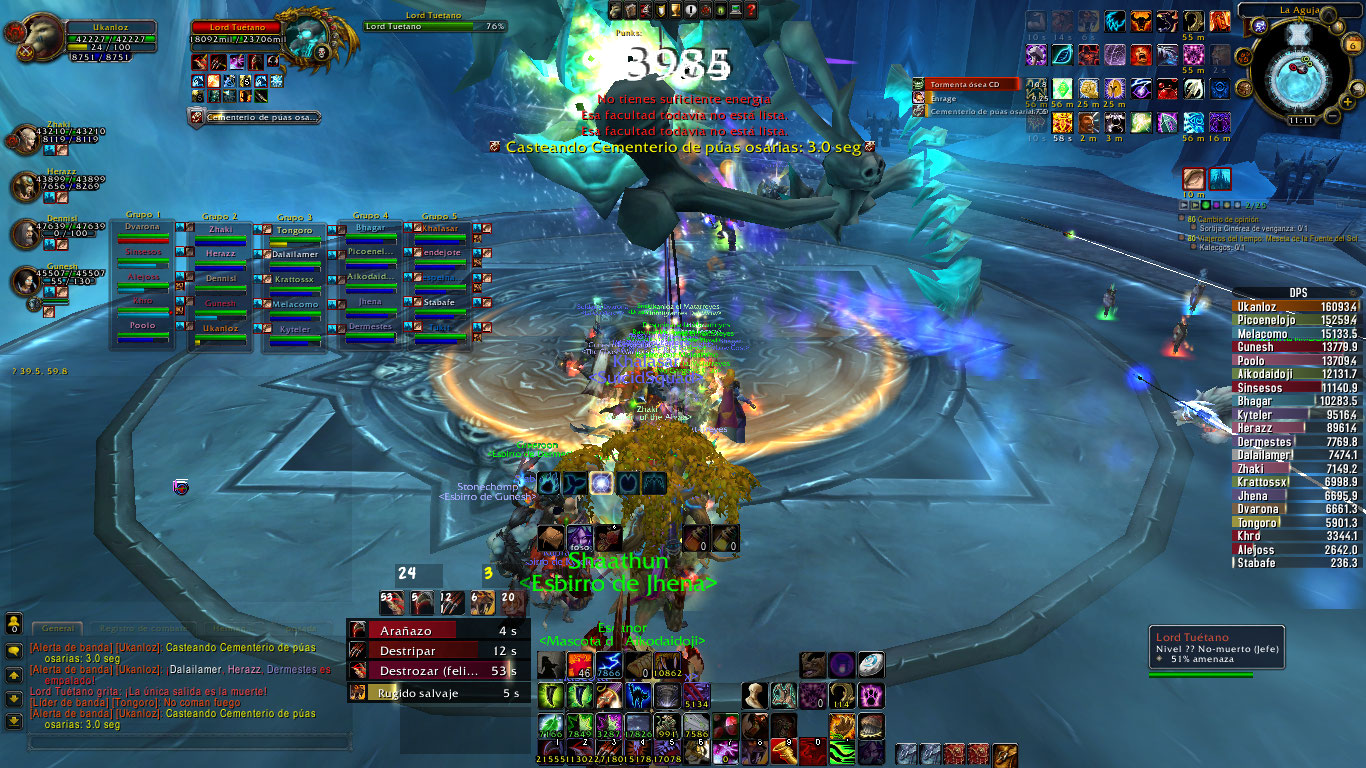The width and height of the screenshot is (1366, 768).
Task: Open the social friends button above chat
Action: tap(14, 624)
